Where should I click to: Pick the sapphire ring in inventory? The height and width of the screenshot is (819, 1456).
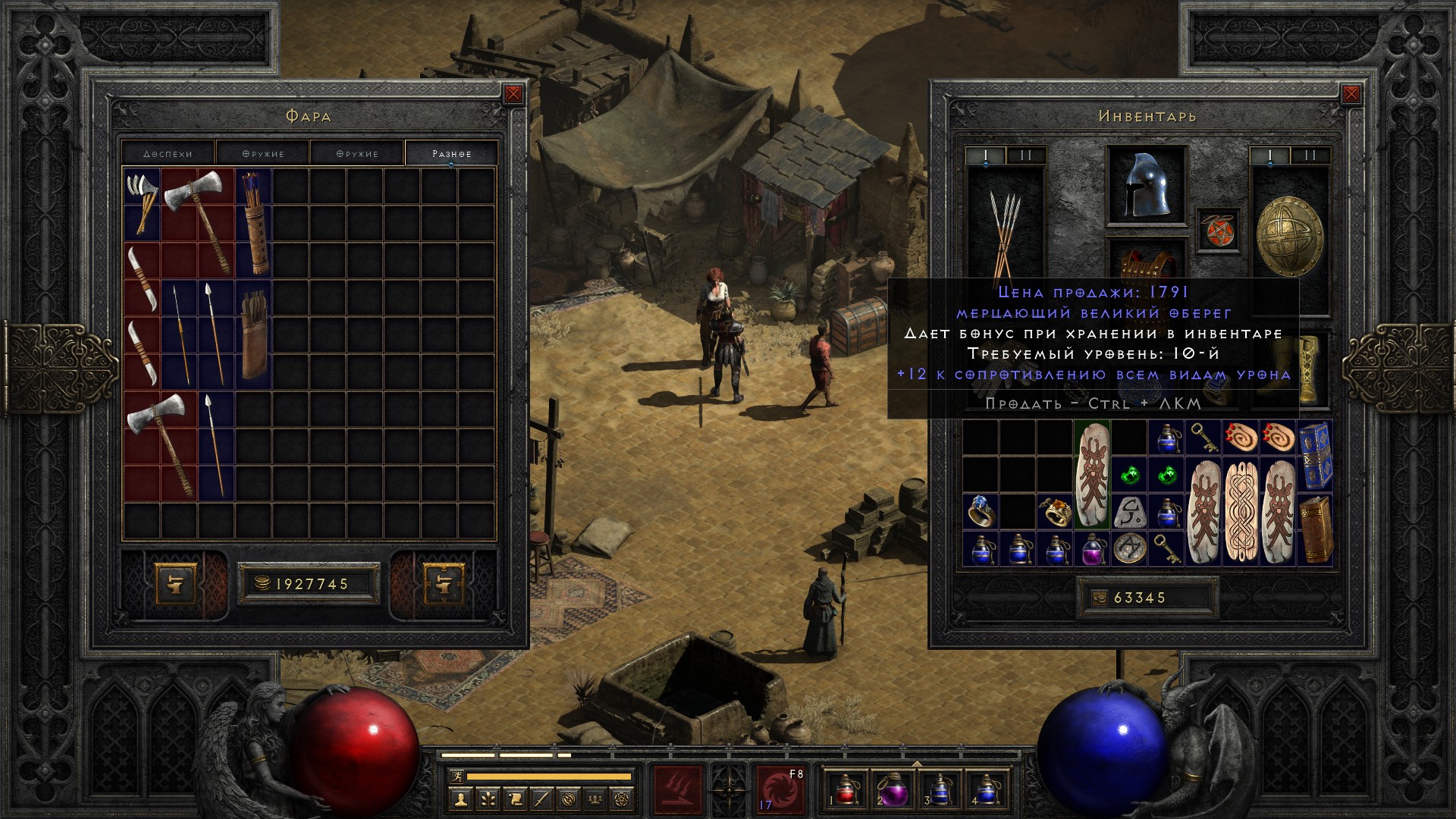click(x=979, y=512)
